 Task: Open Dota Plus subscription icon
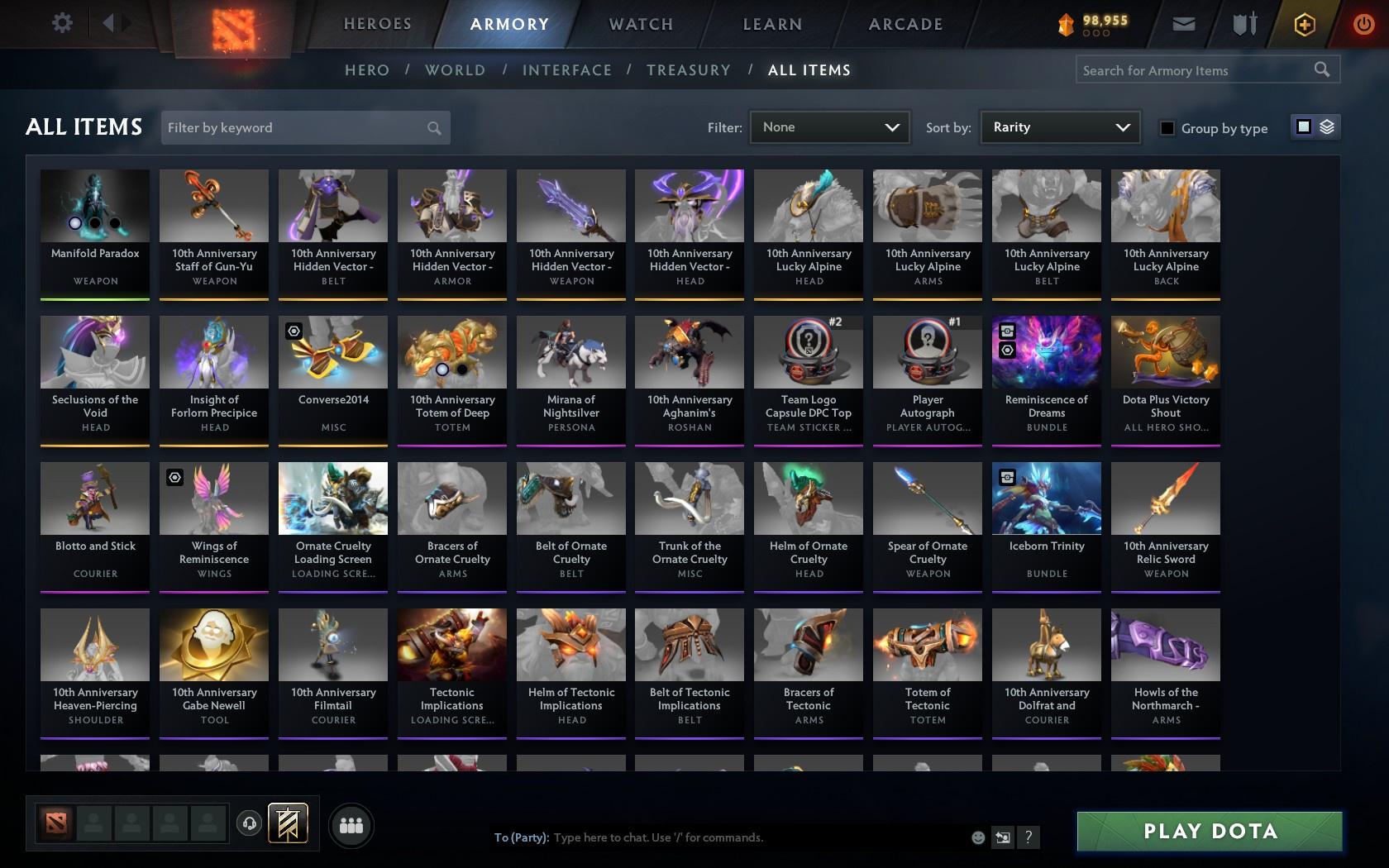[x=1305, y=24]
